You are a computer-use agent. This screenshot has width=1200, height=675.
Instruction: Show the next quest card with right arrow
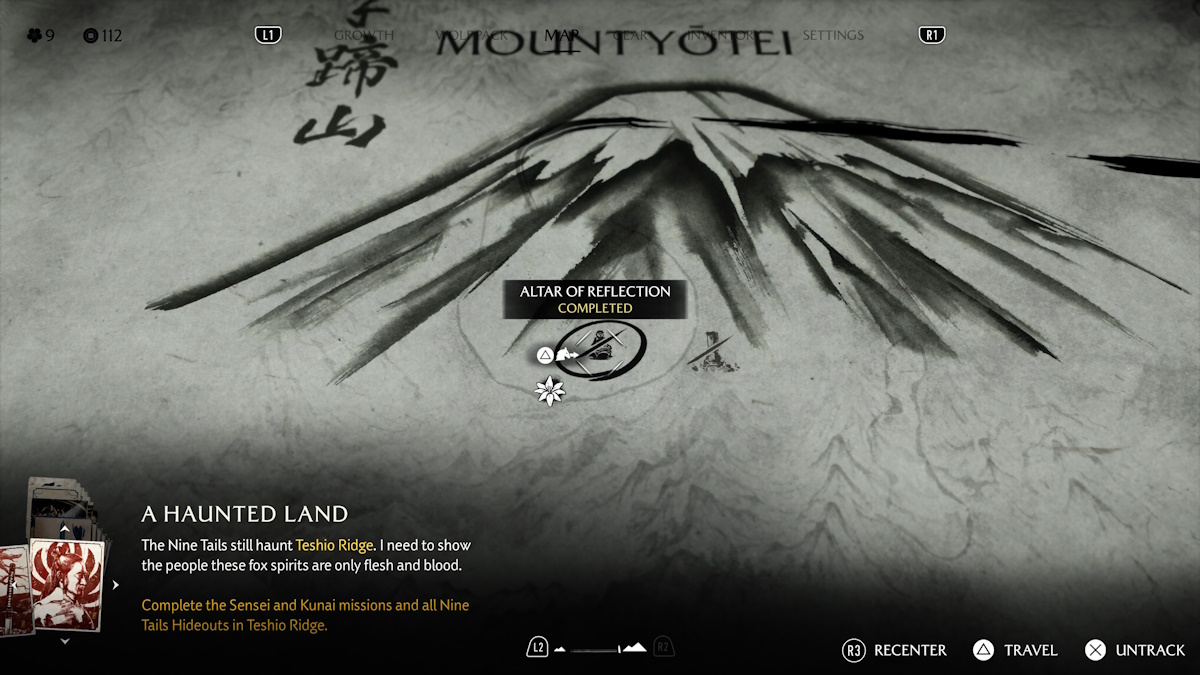115,585
